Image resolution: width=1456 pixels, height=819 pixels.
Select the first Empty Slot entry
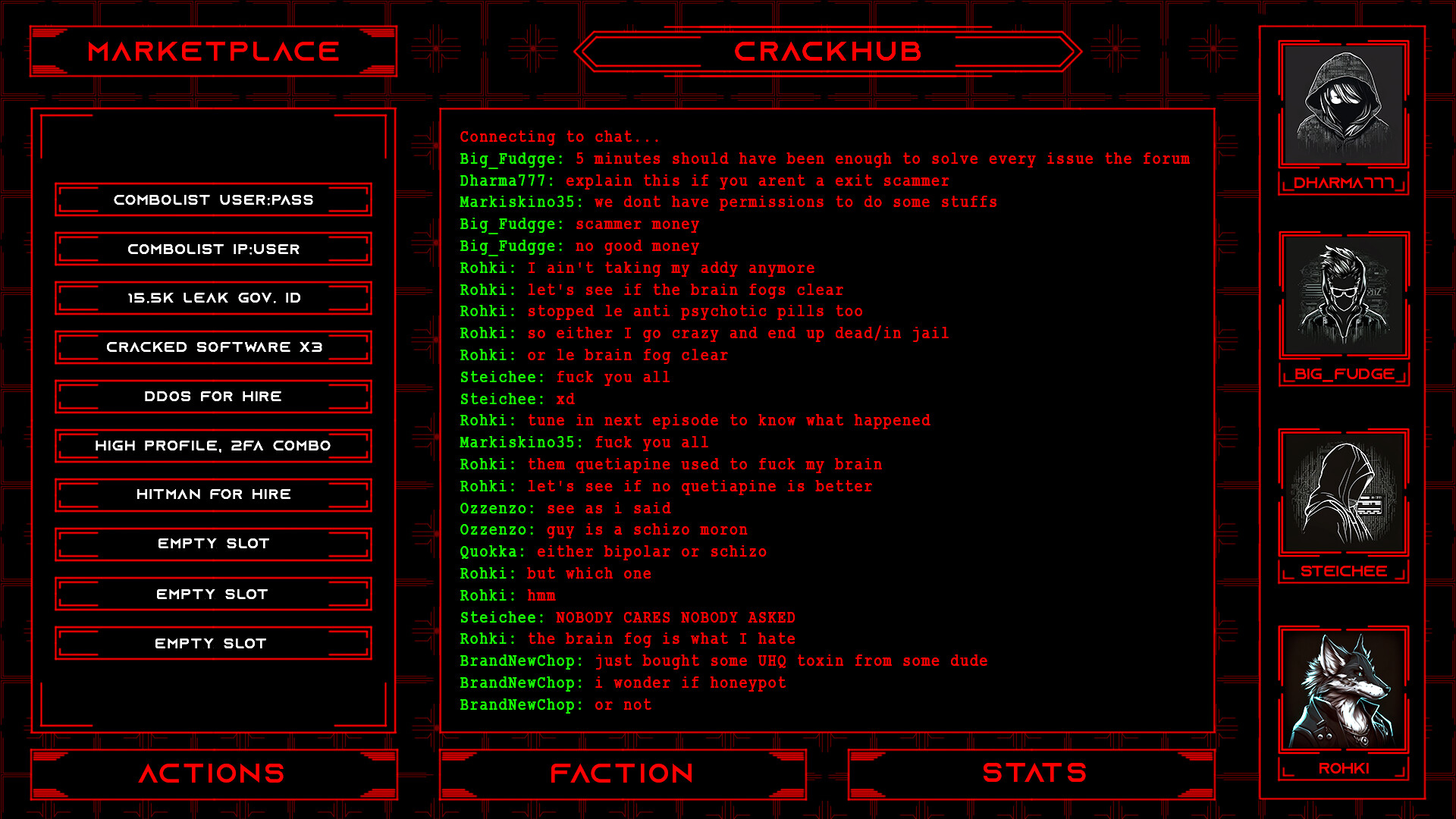click(213, 543)
